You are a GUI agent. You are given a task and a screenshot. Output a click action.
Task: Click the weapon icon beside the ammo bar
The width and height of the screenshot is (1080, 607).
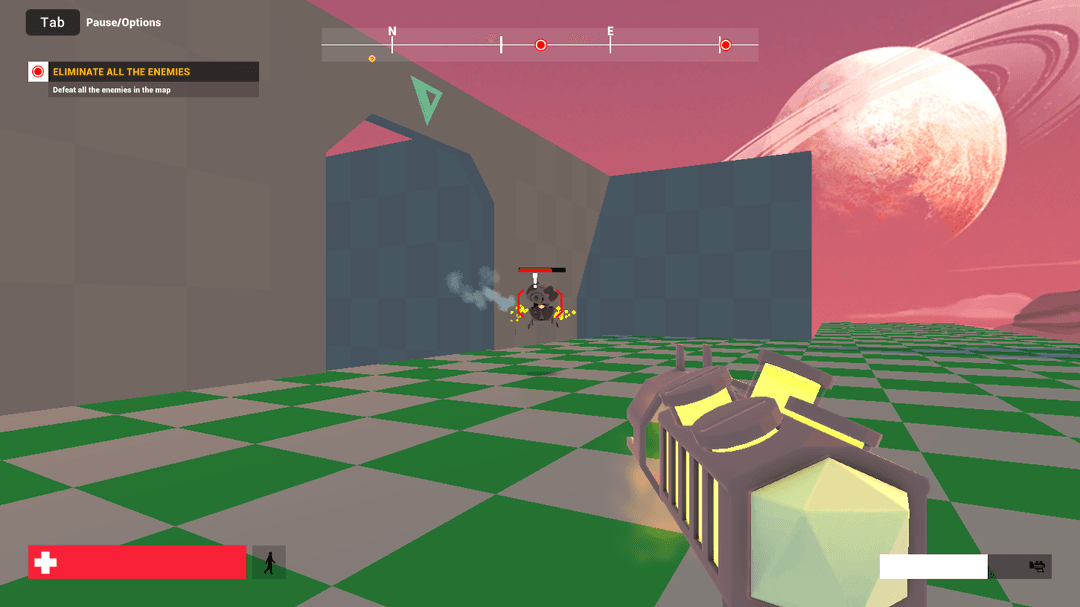pos(1037,567)
